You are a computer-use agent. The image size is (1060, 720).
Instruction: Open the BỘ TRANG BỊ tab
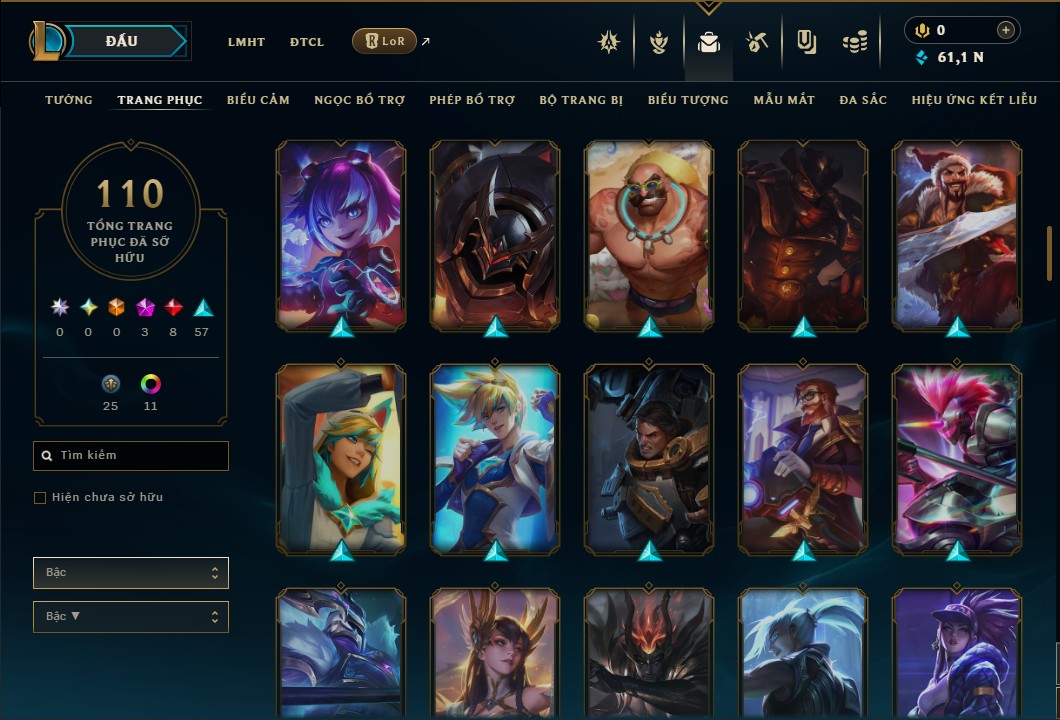[x=581, y=100]
